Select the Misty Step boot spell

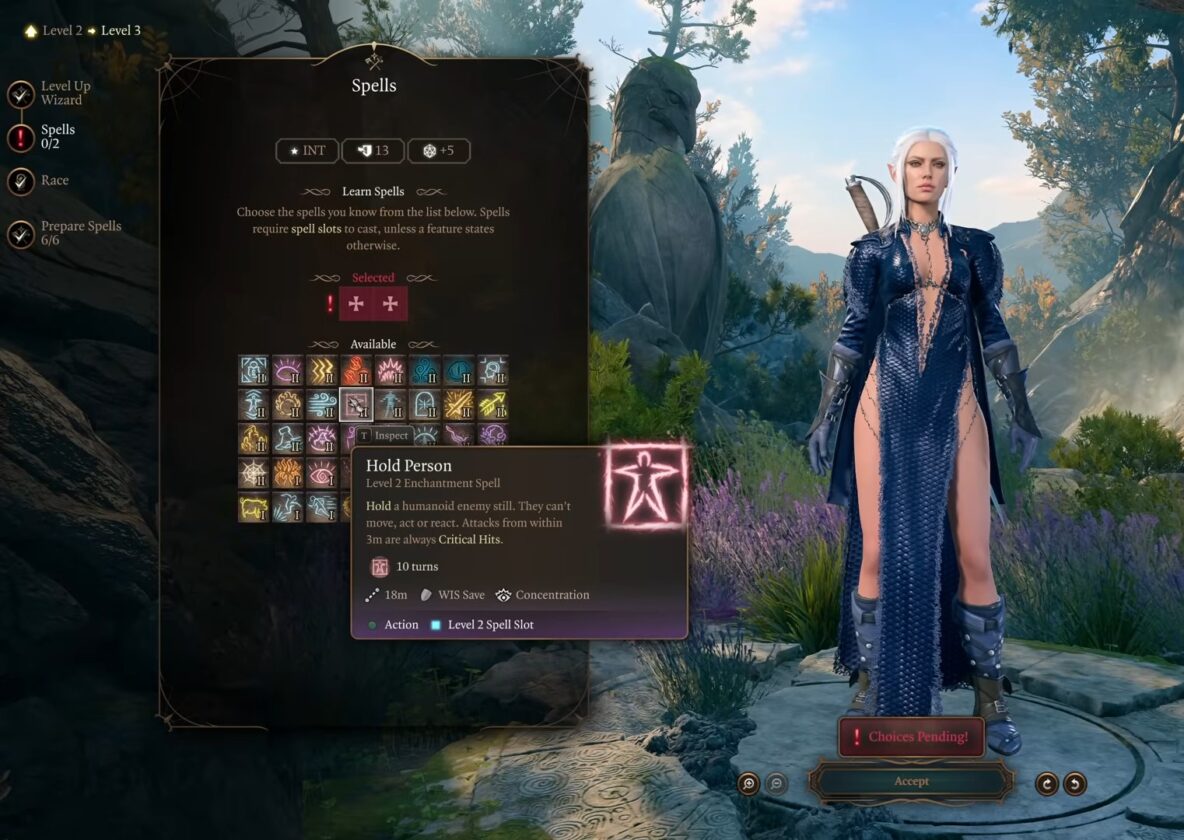click(288, 439)
